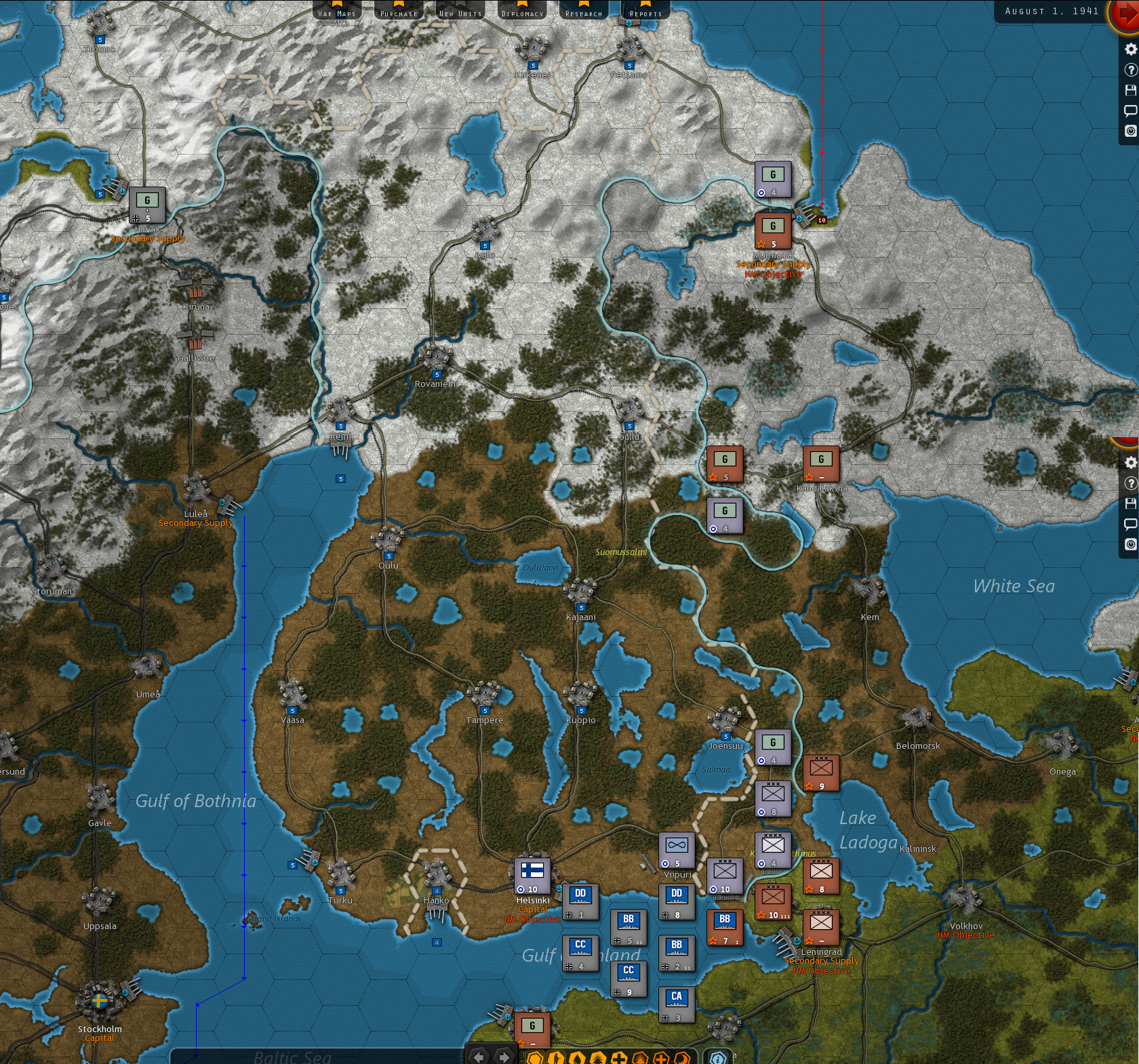Click the next-unit right arrow button

pos(505,1057)
